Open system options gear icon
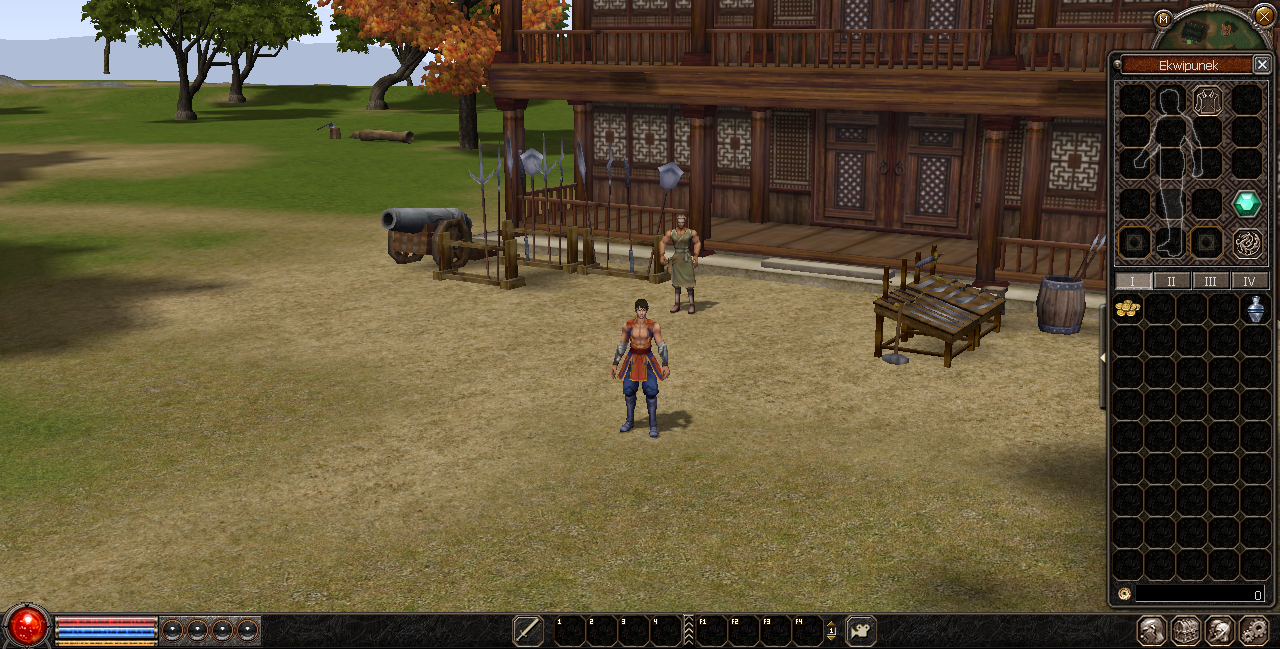 click(x=1253, y=631)
